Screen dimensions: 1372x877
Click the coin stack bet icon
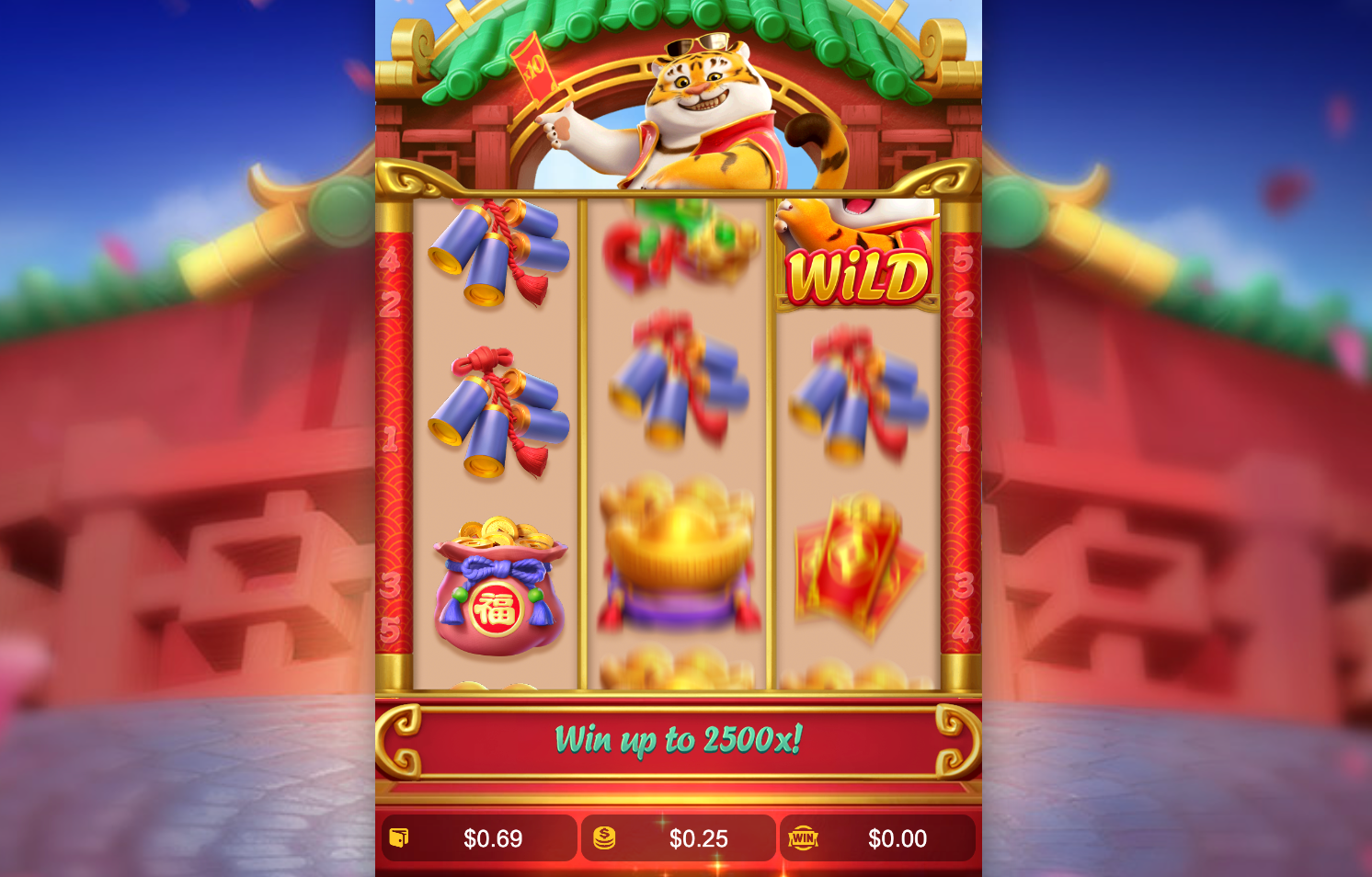[604, 838]
